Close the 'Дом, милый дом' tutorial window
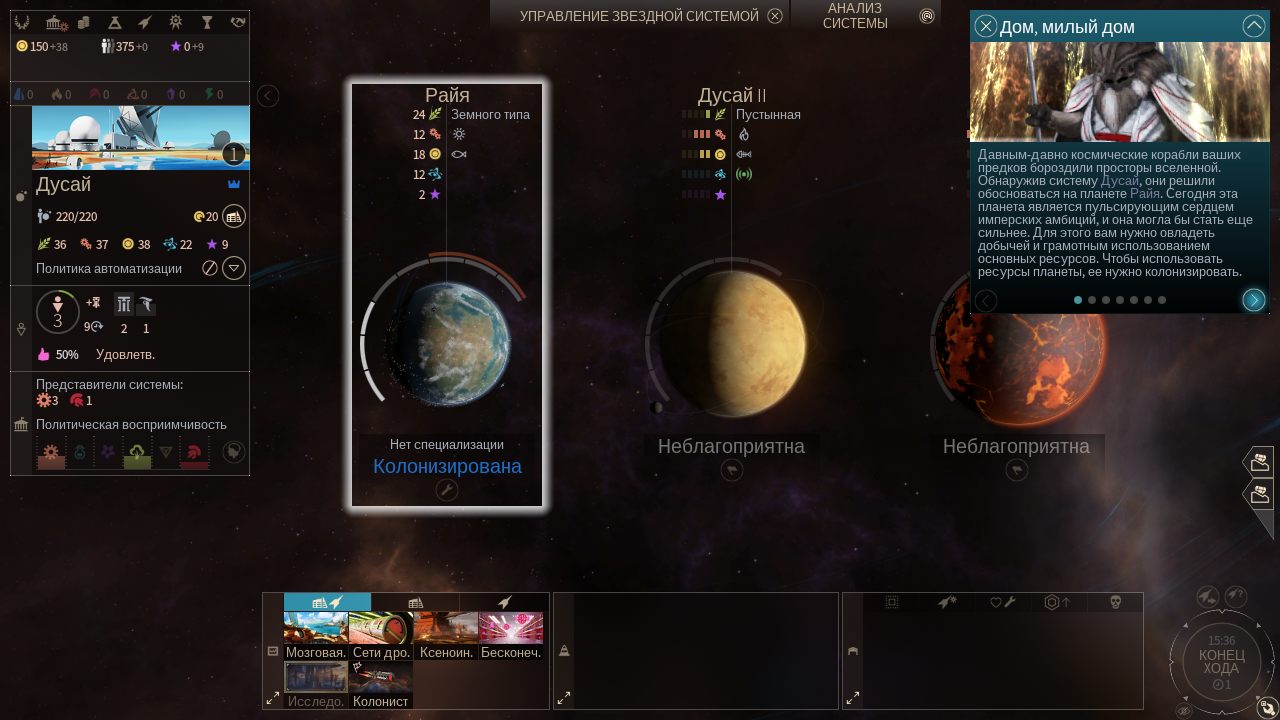 986,27
